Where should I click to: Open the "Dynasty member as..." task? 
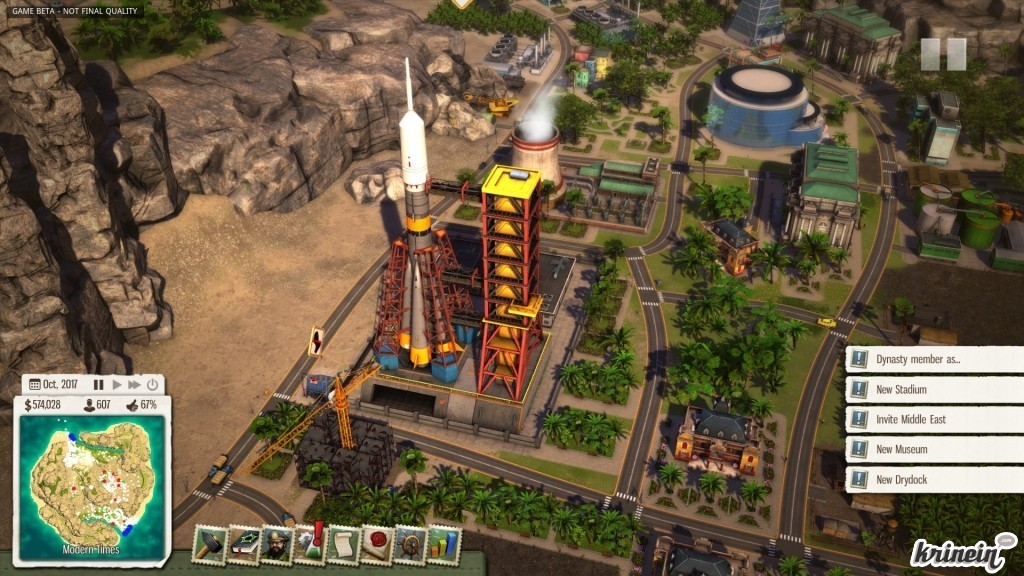tap(934, 360)
